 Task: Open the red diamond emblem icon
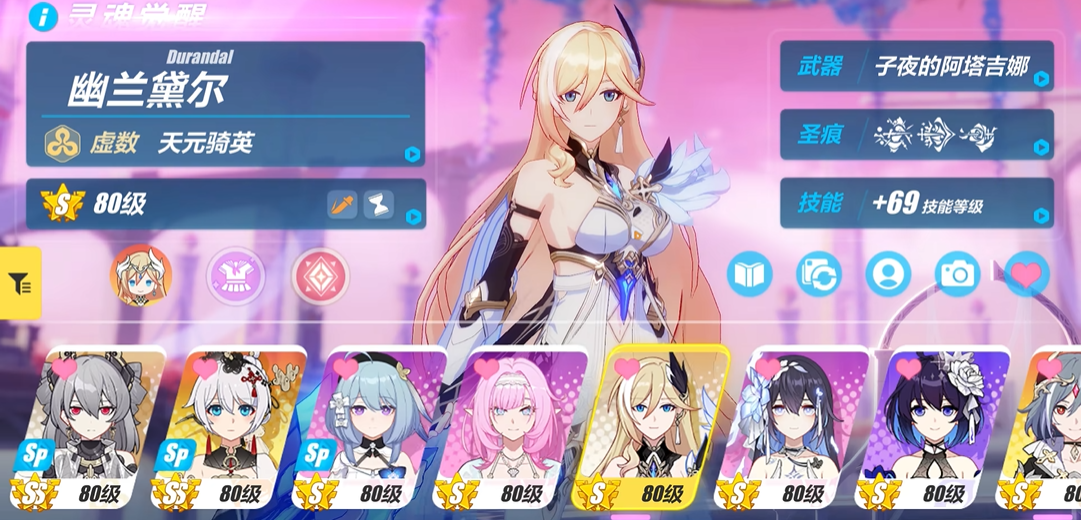pyautogui.click(x=320, y=277)
